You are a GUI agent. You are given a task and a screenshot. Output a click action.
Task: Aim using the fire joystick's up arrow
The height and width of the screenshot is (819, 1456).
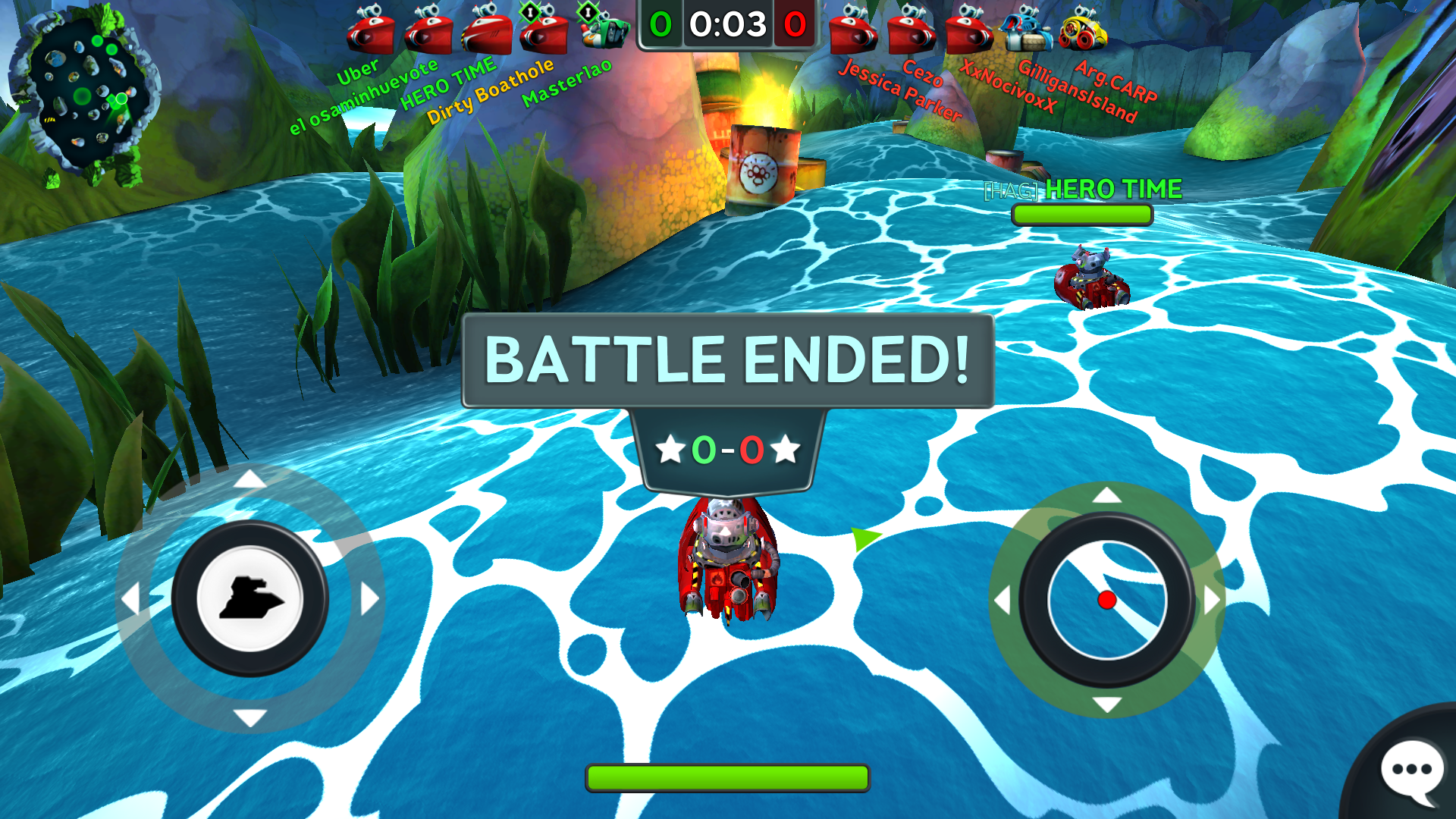click(1106, 496)
